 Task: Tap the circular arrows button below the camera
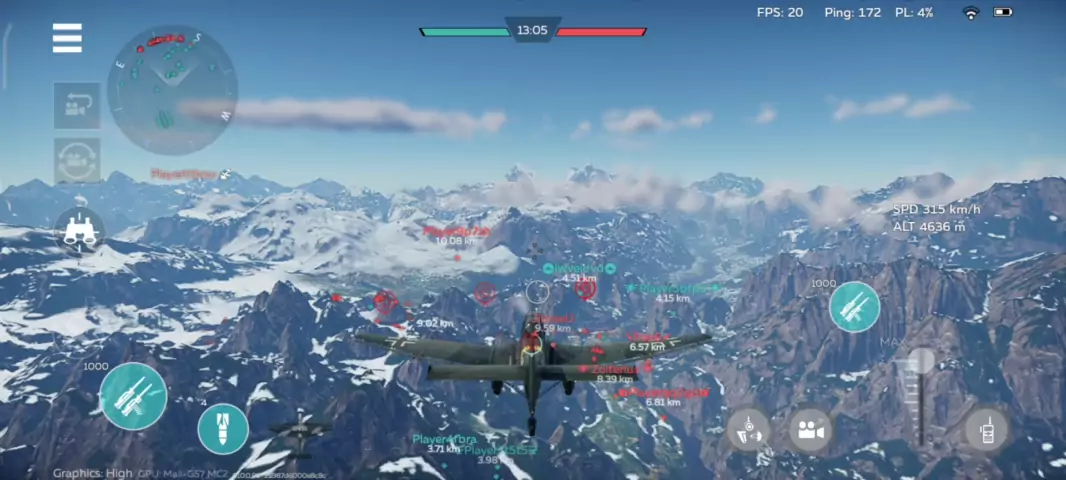tap(77, 161)
